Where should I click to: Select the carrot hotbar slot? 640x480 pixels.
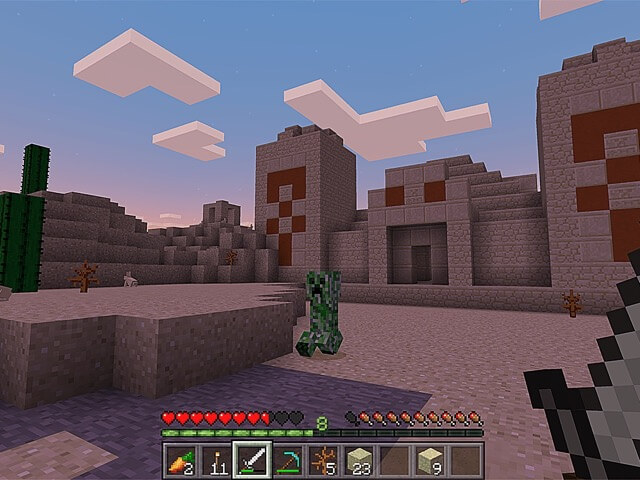pyautogui.click(x=180, y=460)
